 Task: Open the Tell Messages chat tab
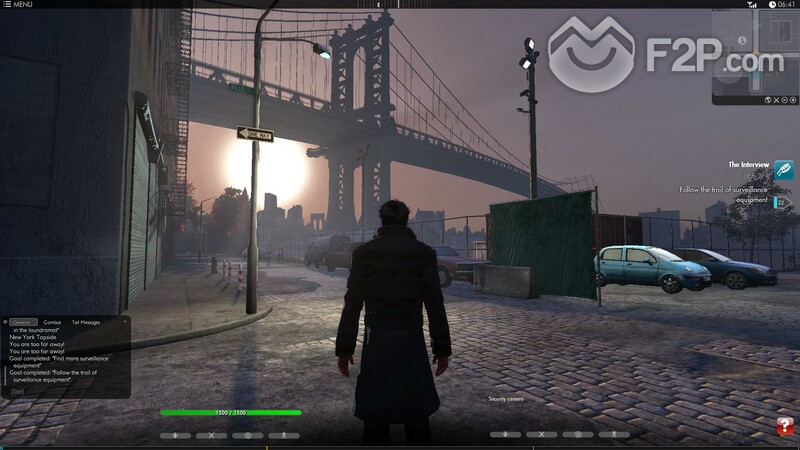(x=87, y=322)
